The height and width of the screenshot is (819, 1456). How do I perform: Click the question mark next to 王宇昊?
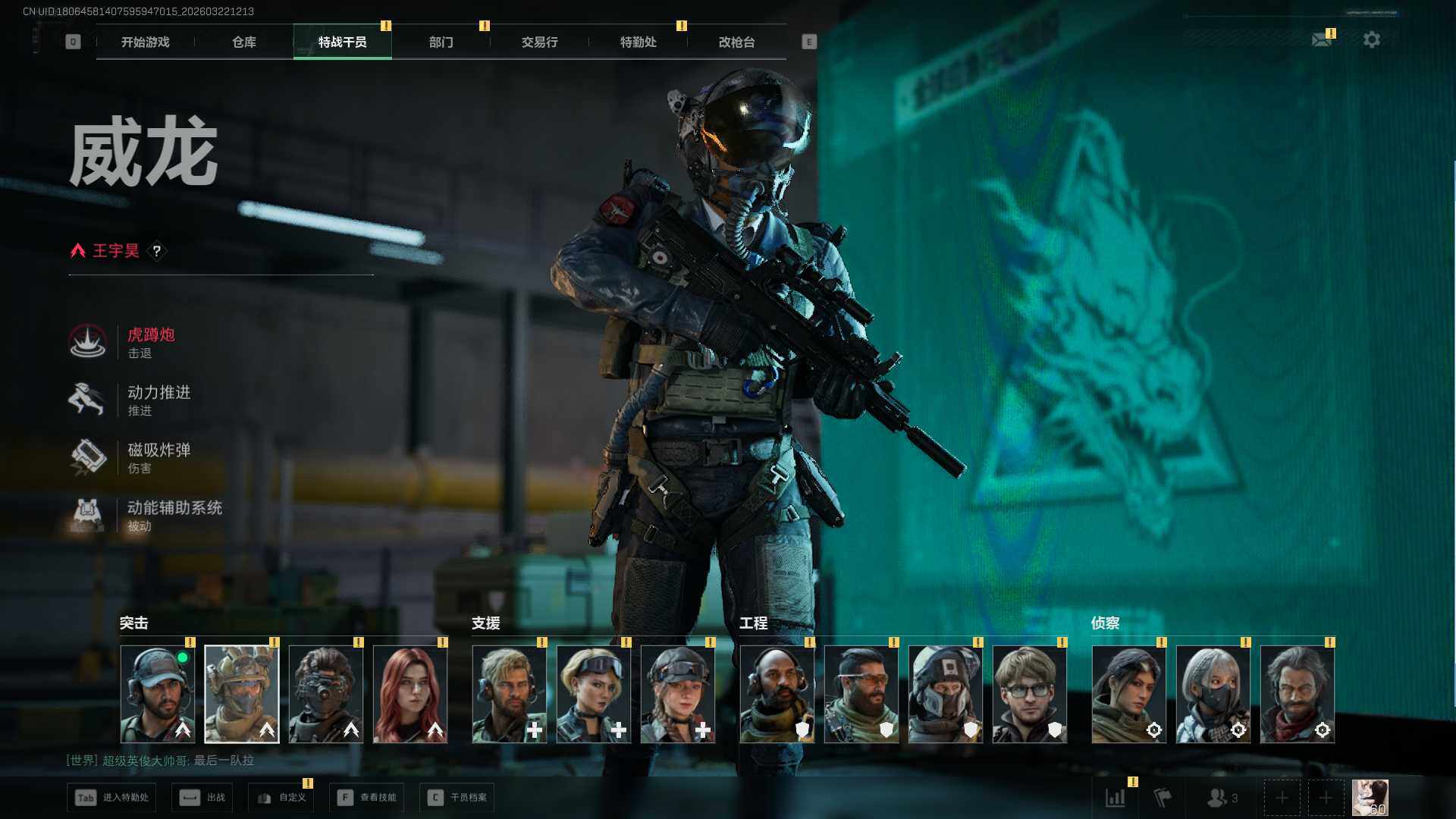pos(157,251)
